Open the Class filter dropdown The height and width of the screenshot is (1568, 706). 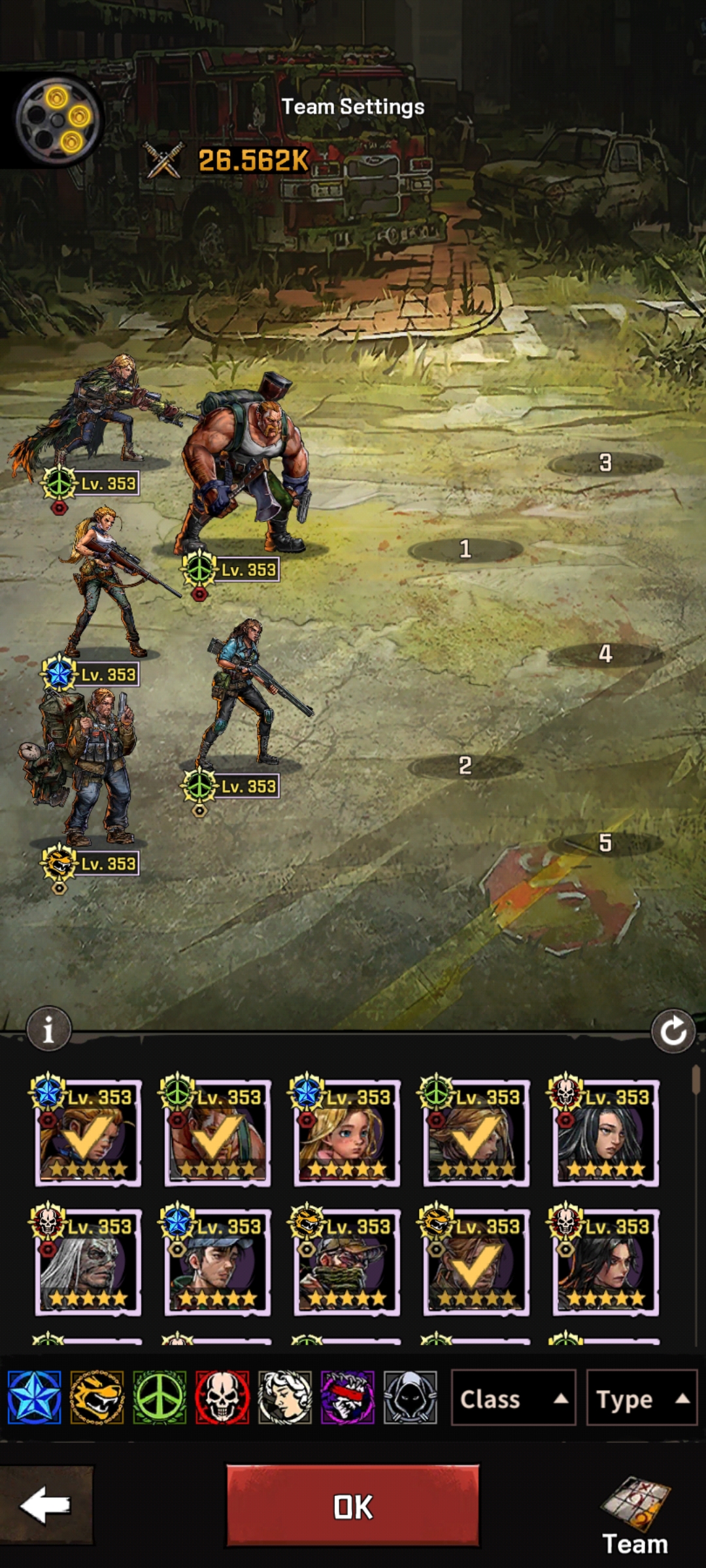tap(513, 1399)
